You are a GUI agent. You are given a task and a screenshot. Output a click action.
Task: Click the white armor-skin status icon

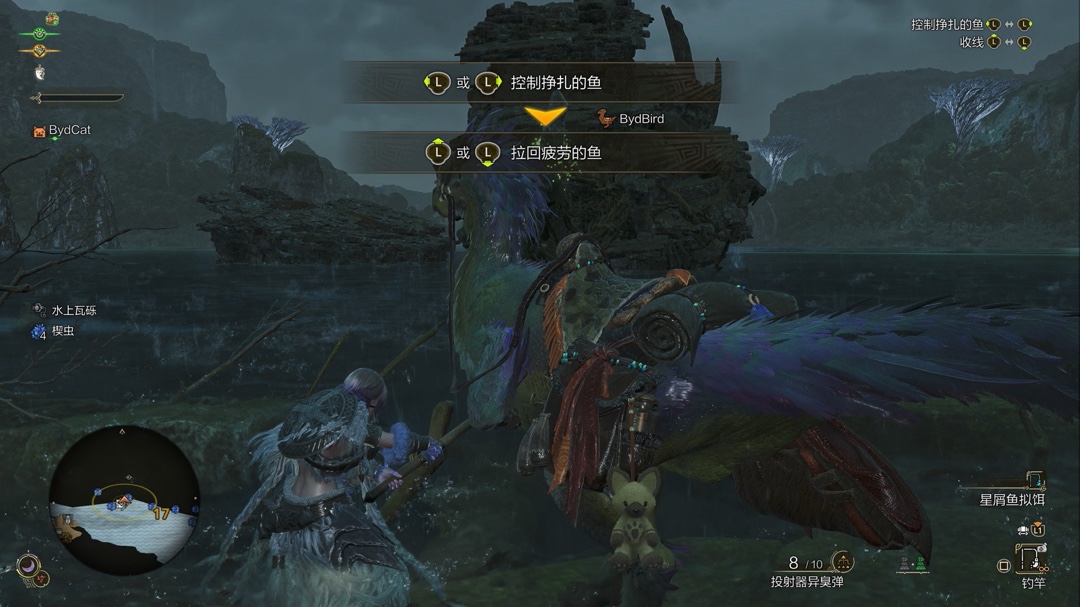click(40, 72)
